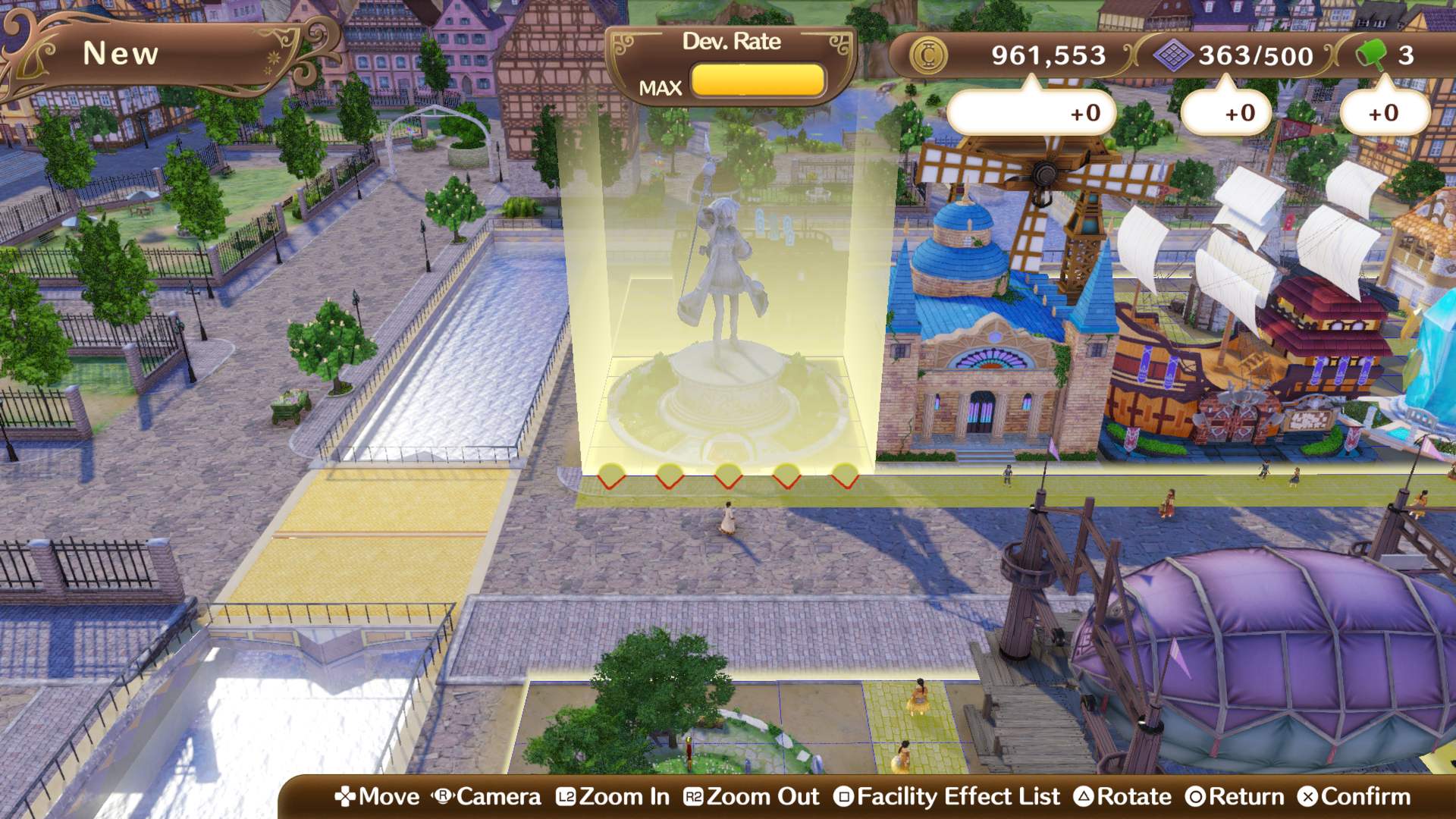
Task: Click the gold coin currency icon
Action: point(929,55)
